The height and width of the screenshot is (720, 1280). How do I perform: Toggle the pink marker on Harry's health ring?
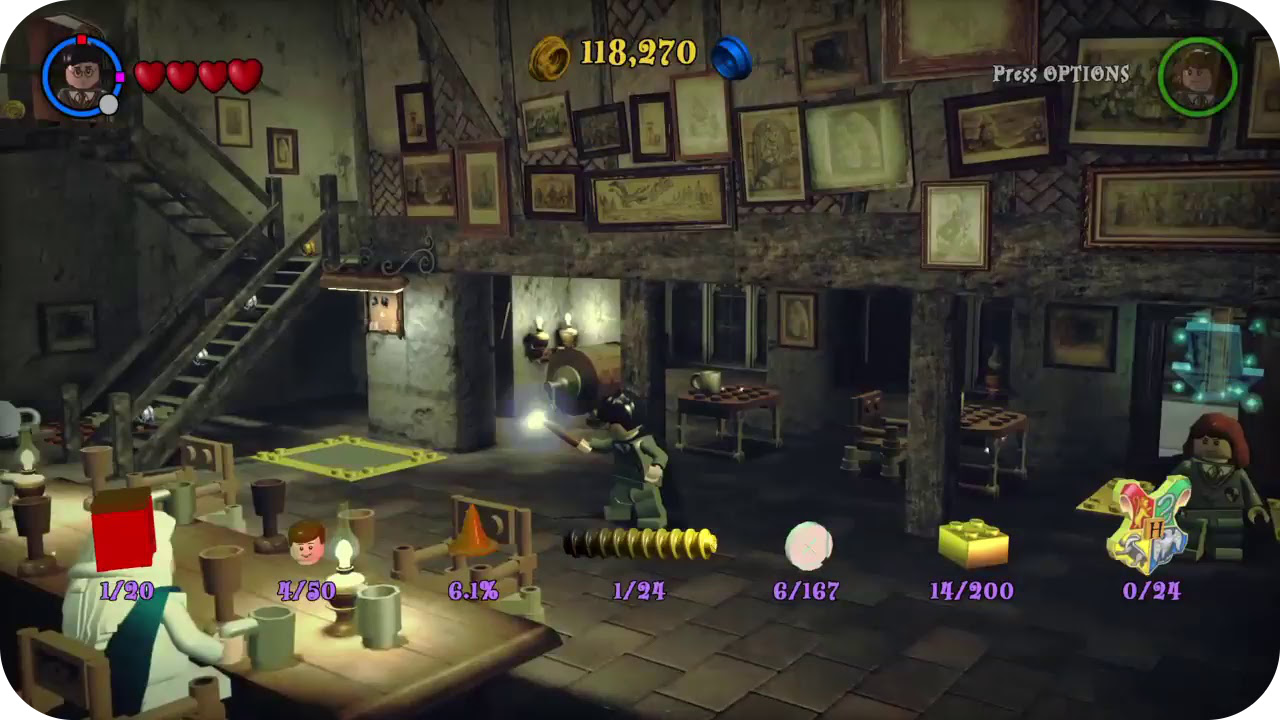click(x=122, y=78)
